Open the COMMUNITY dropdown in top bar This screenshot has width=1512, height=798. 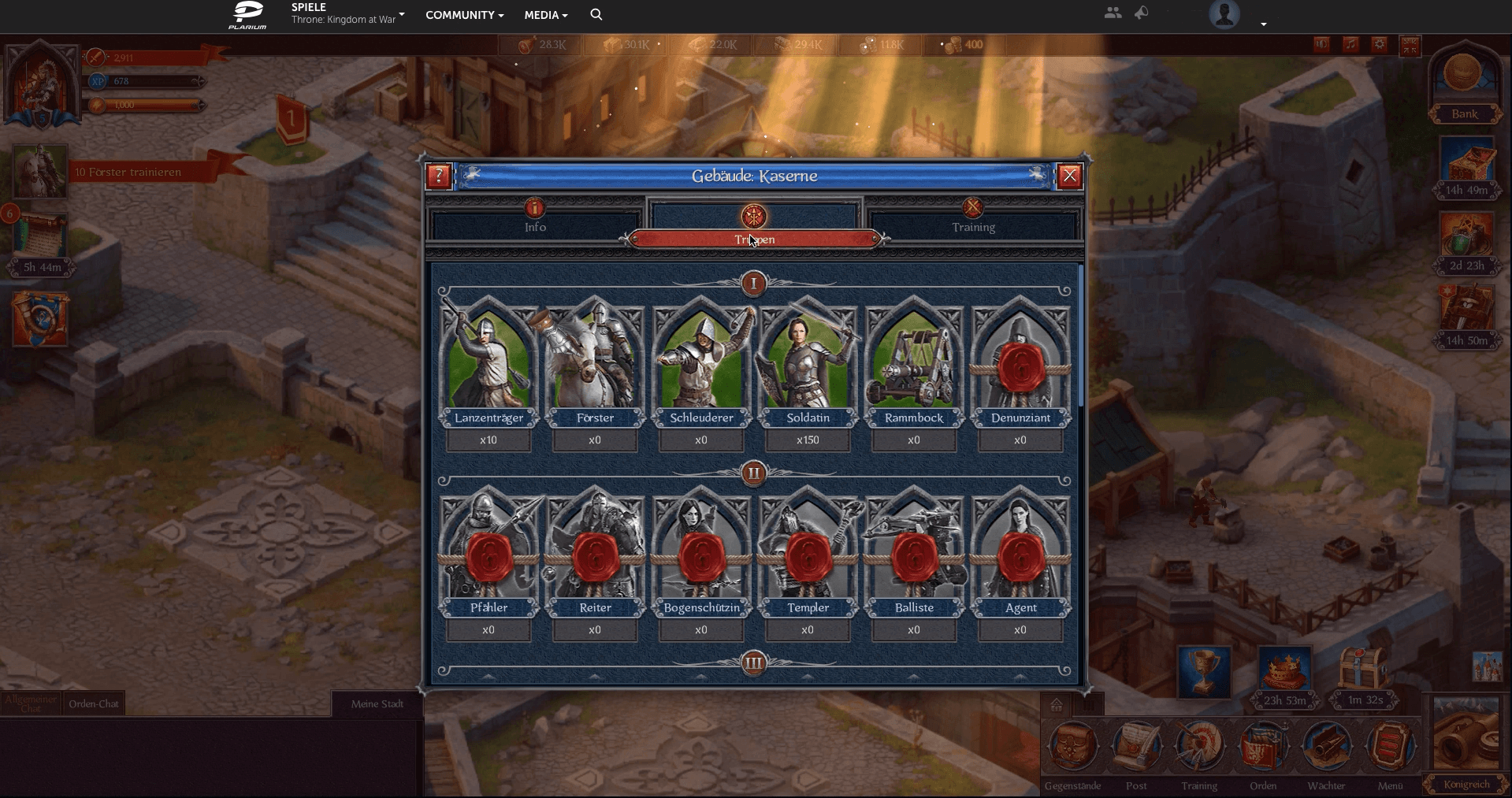pos(464,15)
